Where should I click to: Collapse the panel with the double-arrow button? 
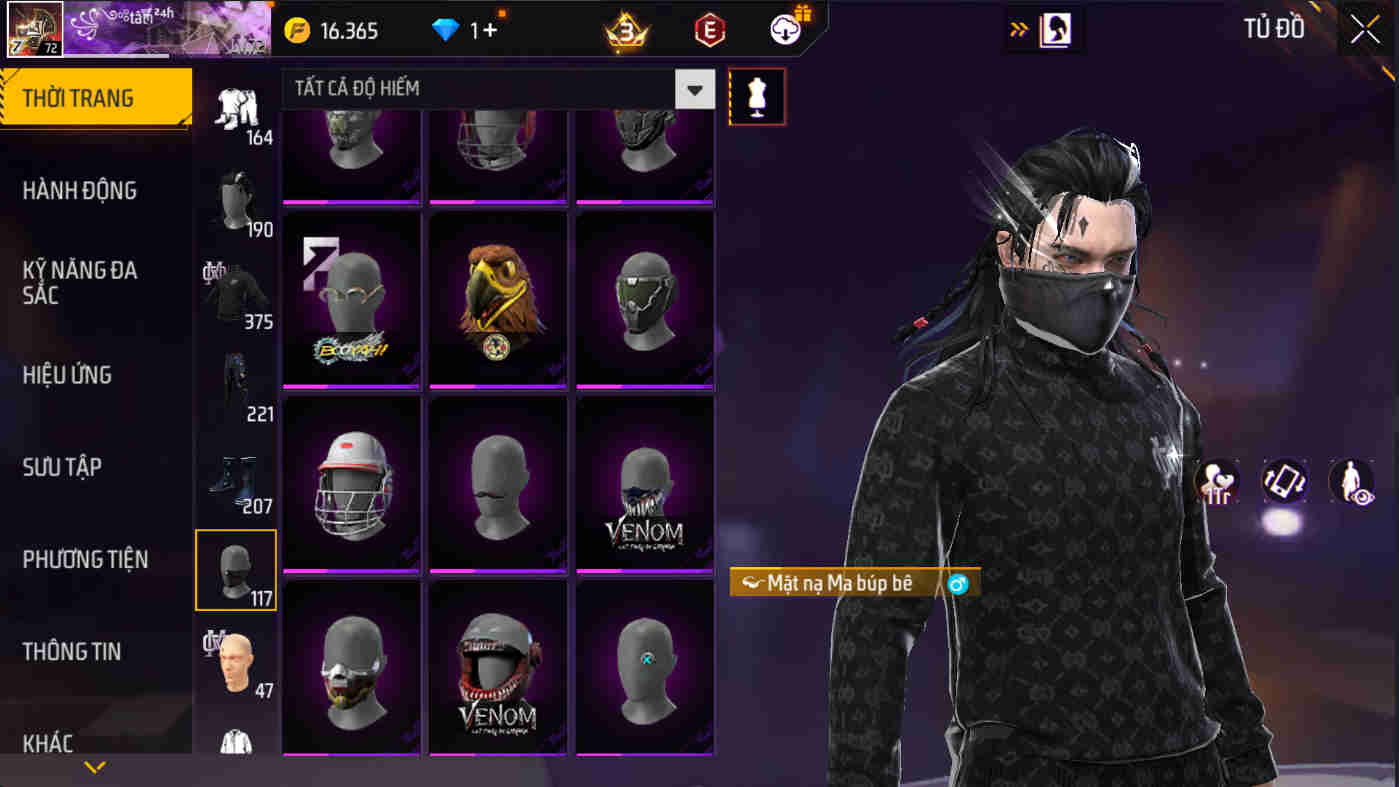click(1019, 29)
